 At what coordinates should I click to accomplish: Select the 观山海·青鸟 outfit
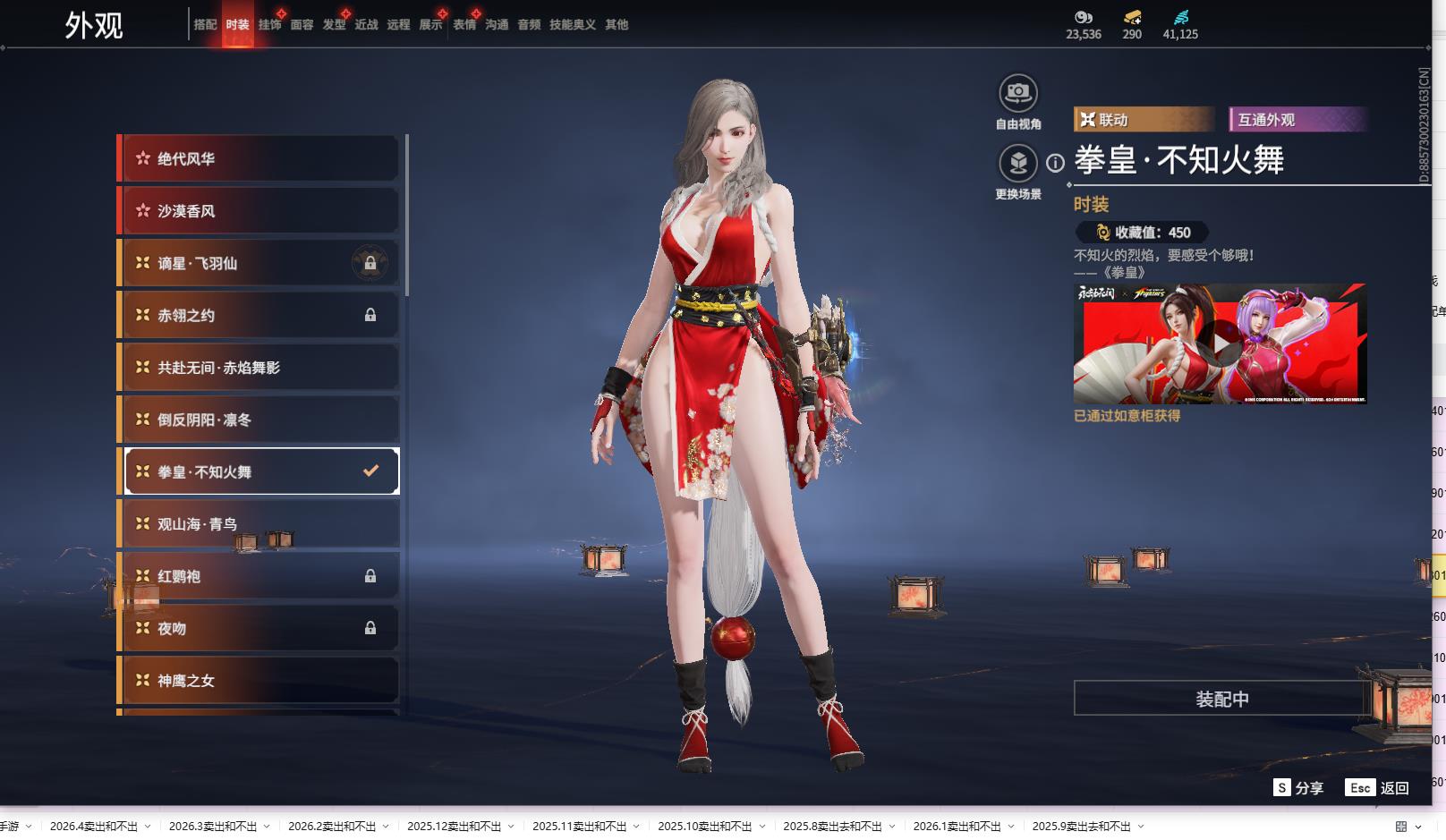[260, 524]
